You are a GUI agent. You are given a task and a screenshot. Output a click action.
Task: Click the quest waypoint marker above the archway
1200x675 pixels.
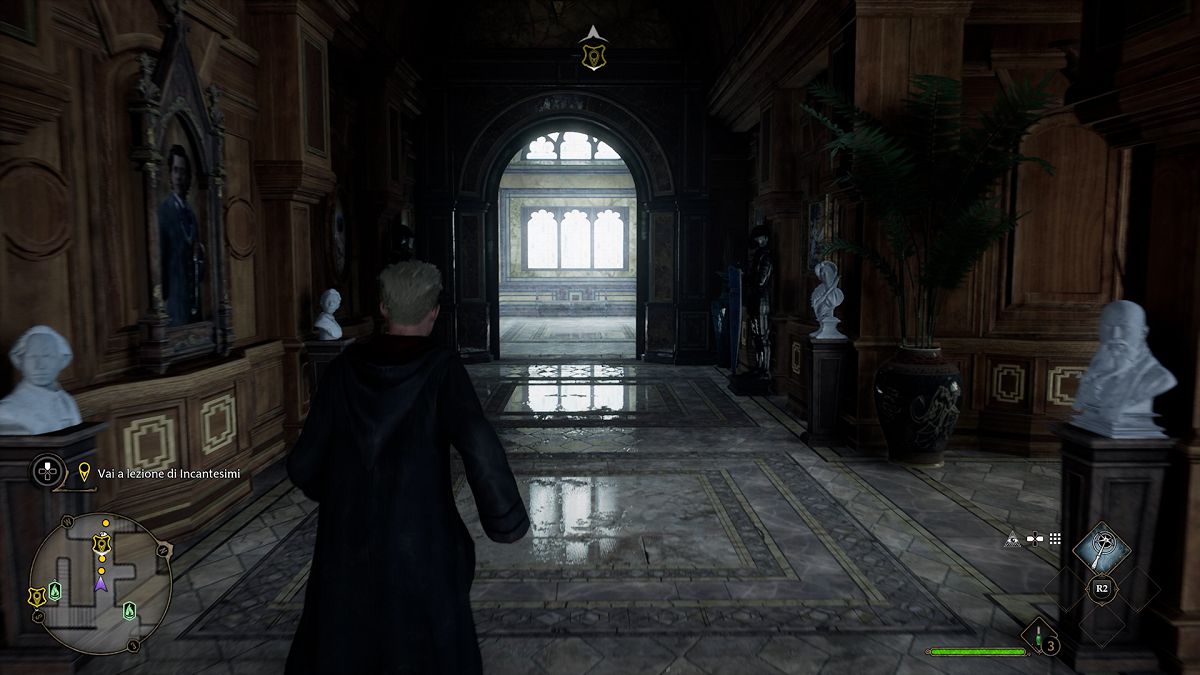(x=592, y=56)
